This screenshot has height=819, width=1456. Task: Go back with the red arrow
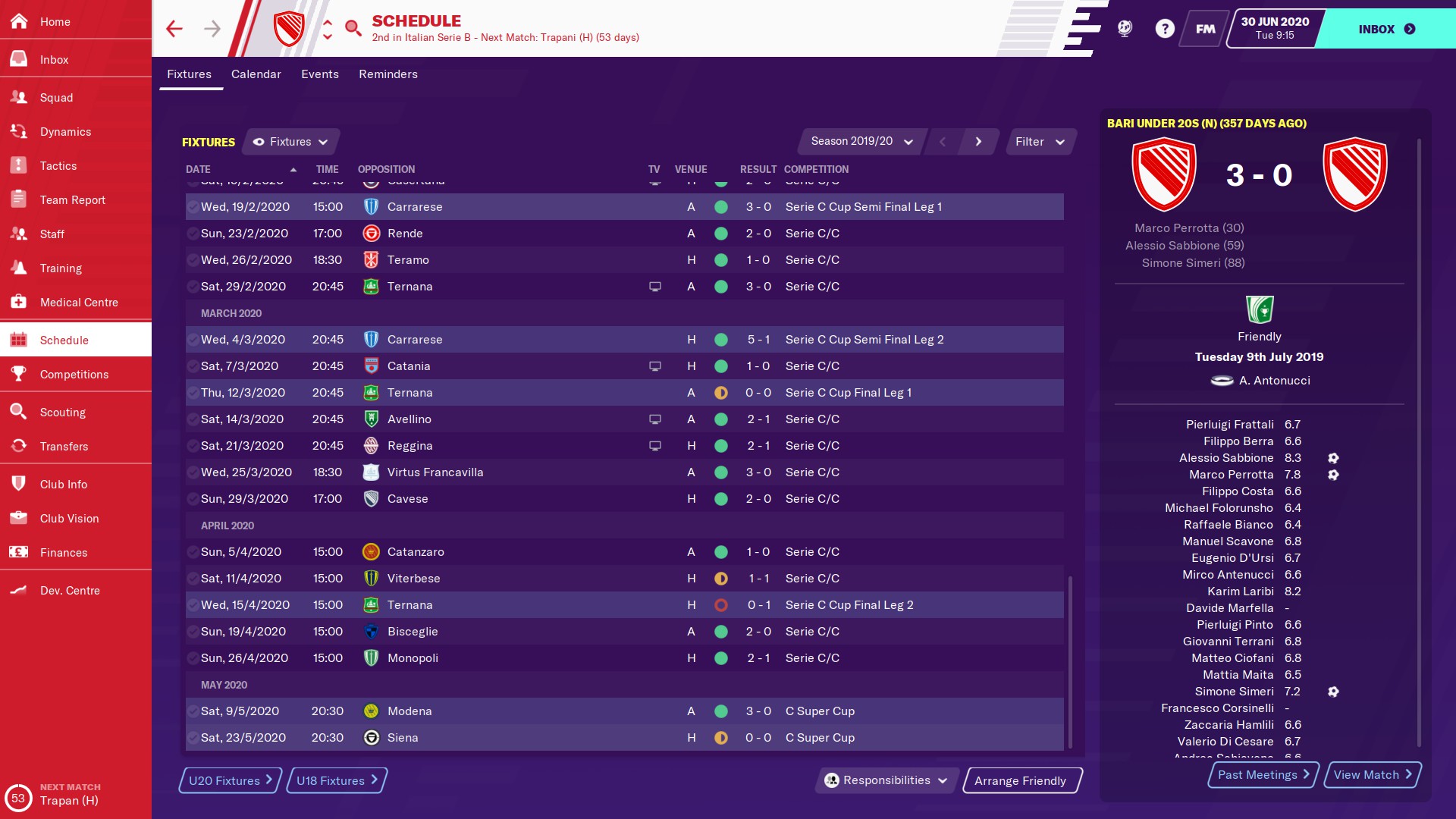click(174, 29)
